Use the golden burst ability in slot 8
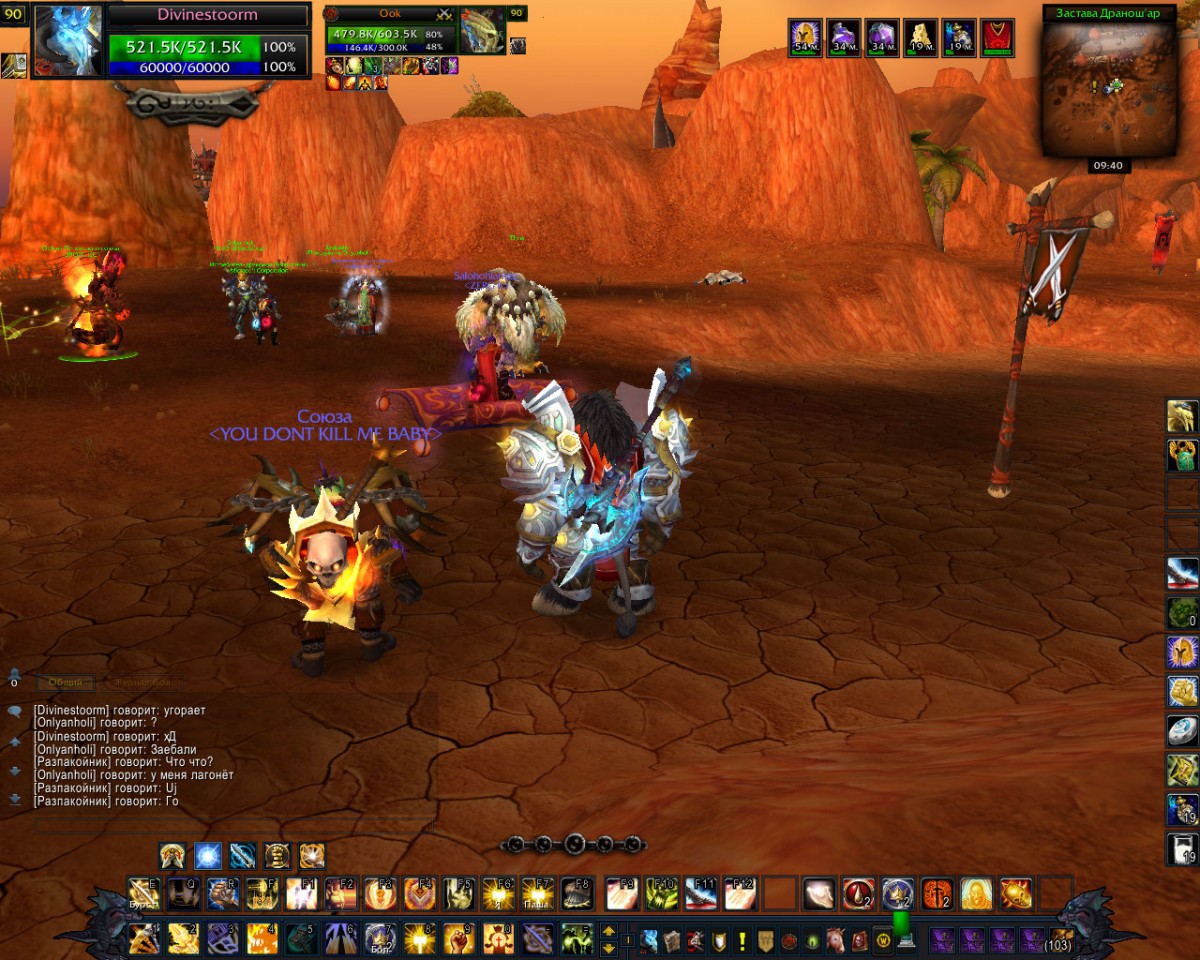 pos(420,939)
